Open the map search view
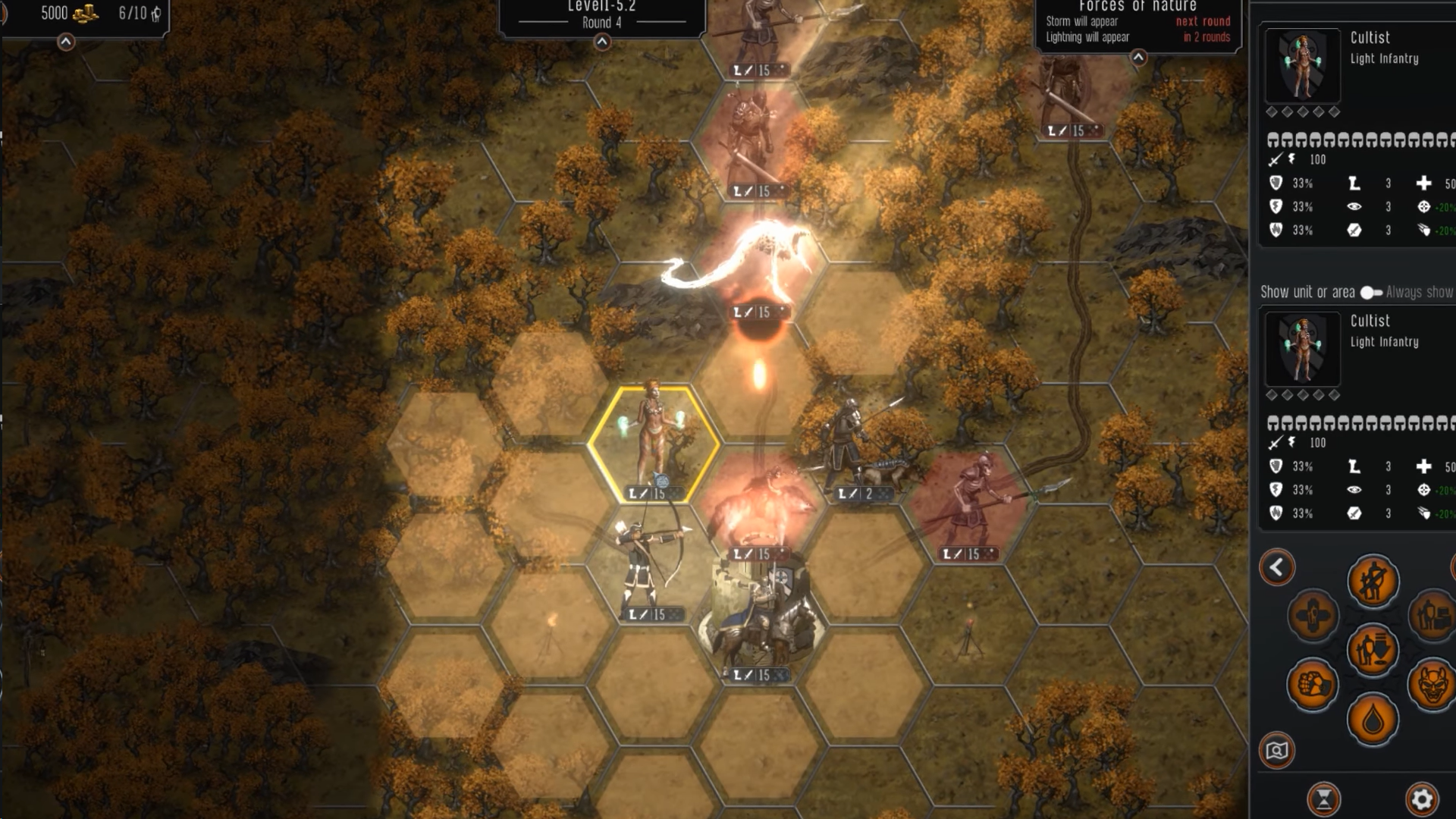 click(1277, 751)
